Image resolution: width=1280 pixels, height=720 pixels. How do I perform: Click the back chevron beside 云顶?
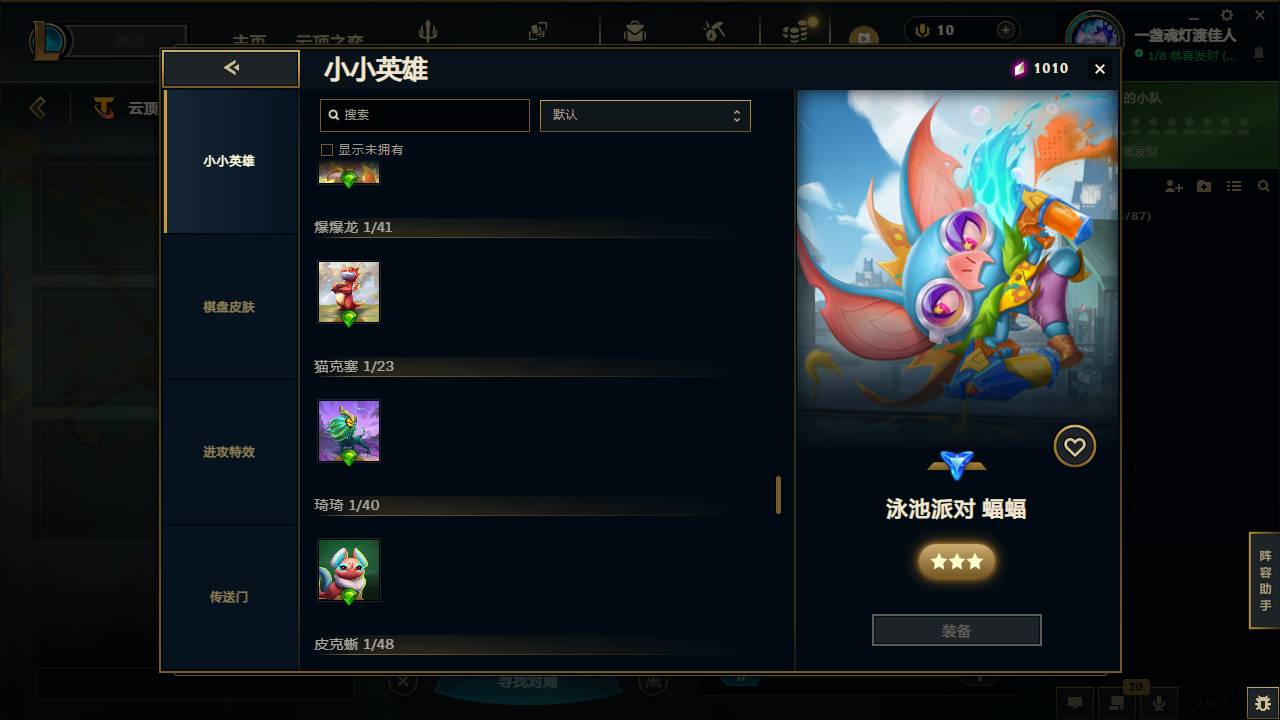pyautogui.click(x=37, y=107)
